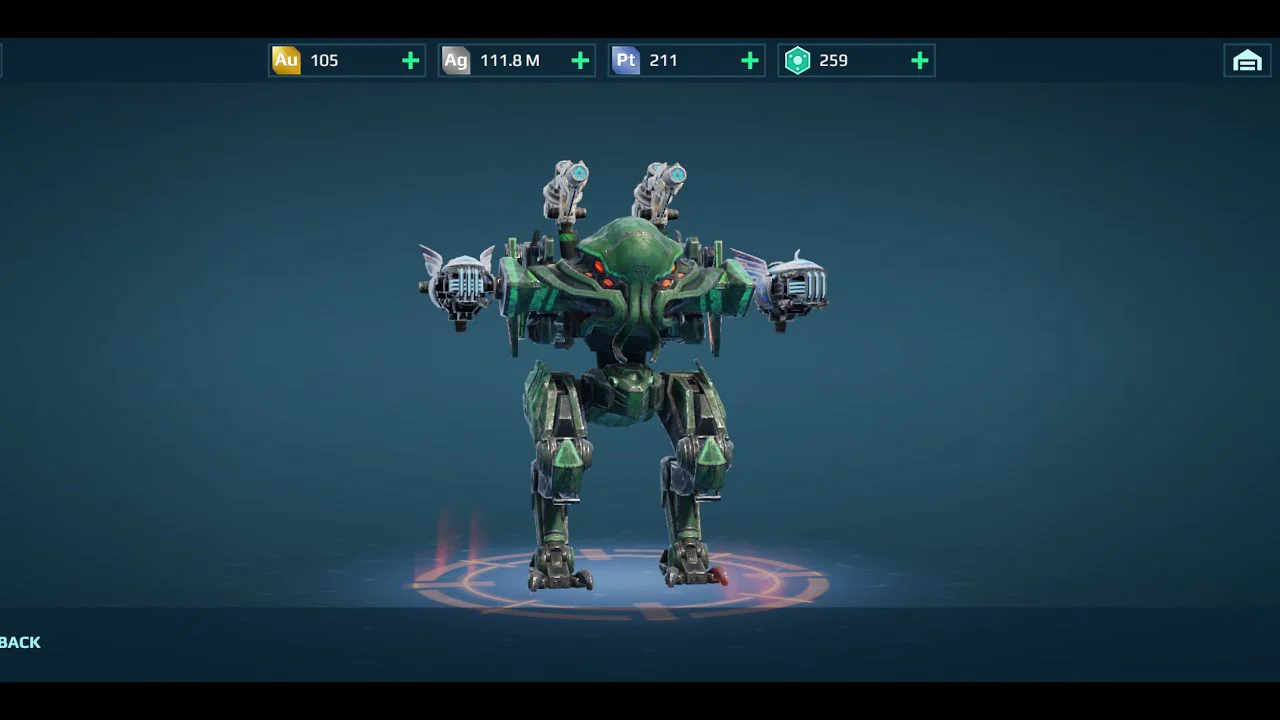
Task: Go back with the BACK button
Action: click(x=21, y=642)
